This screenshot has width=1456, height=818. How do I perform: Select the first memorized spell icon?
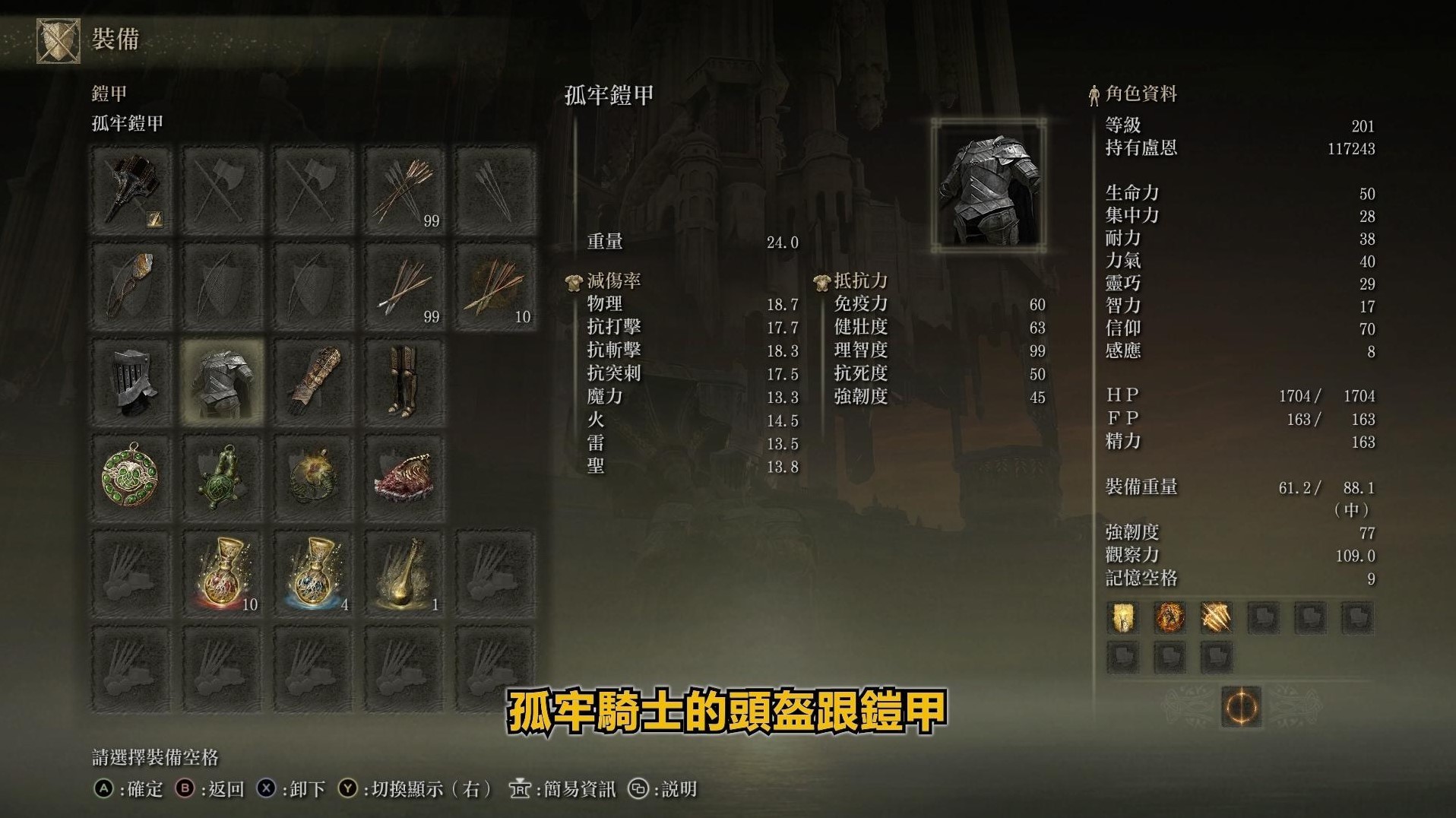pyautogui.click(x=1122, y=618)
